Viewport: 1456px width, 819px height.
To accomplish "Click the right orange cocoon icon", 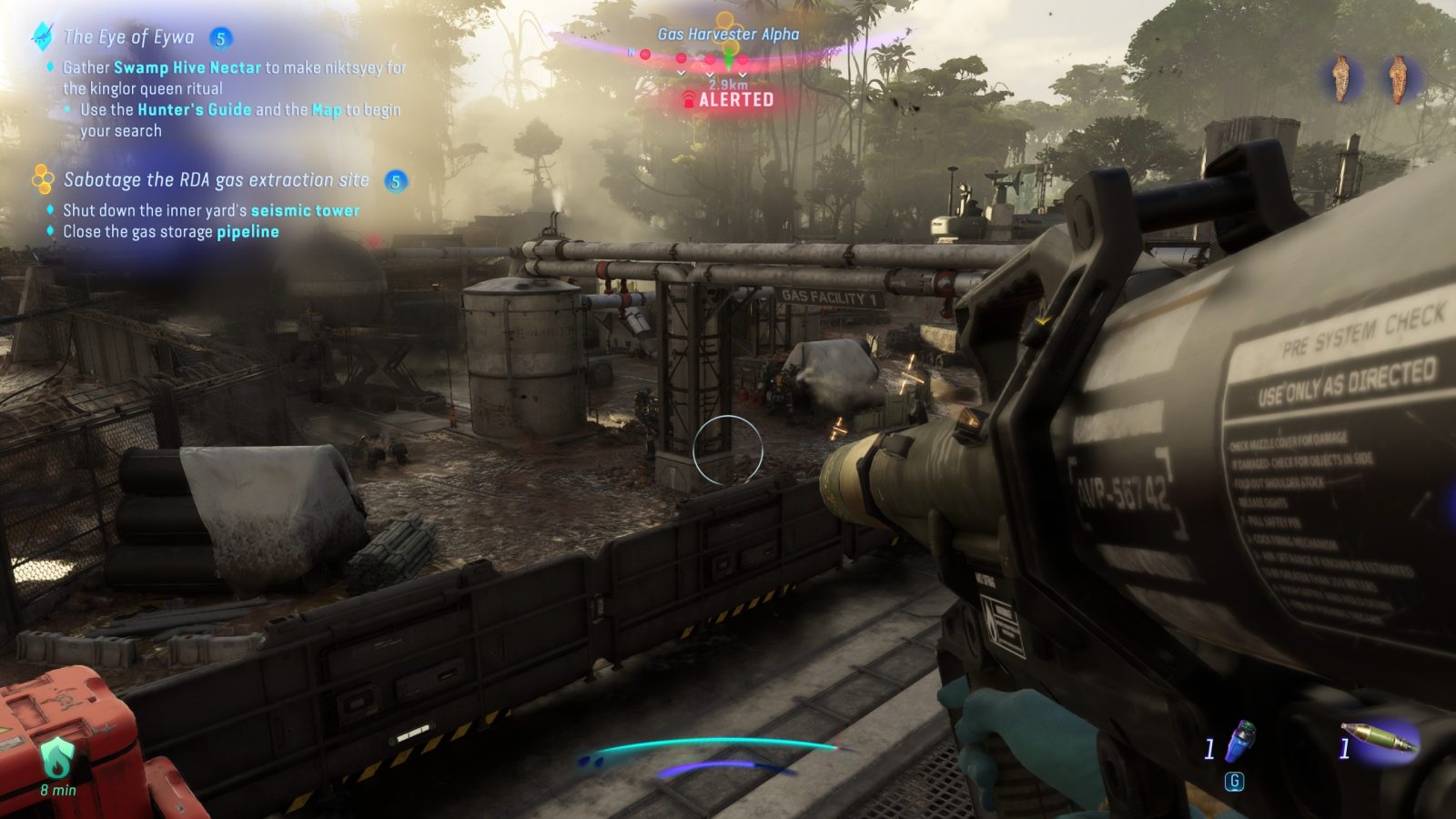I will [1397, 78].
